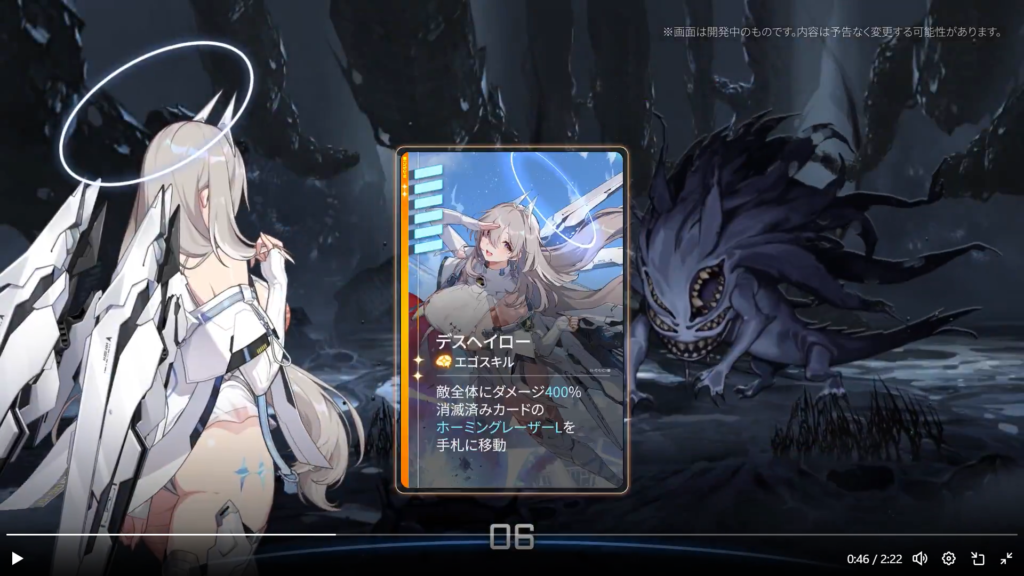The image size is (1024, 576).
Task: Exit fullscreen with the inward arrows icon
Action: (x=1006, y=558)
